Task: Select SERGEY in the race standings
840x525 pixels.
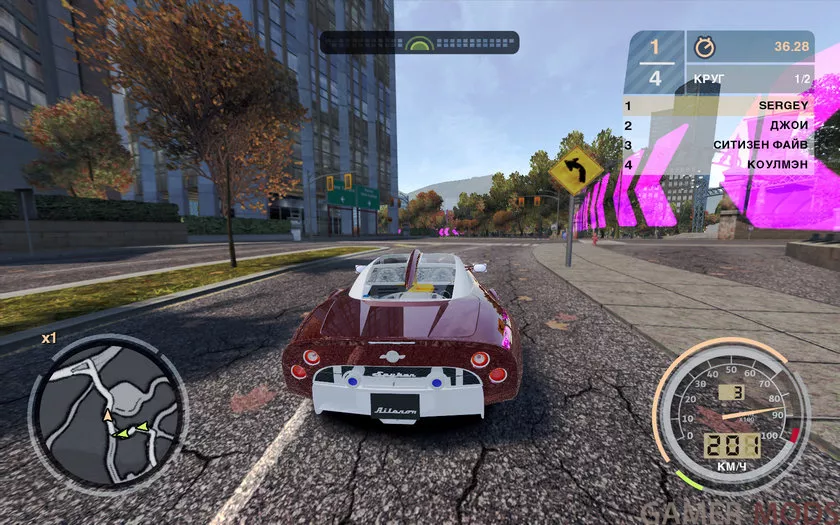Action: point(718,105)
